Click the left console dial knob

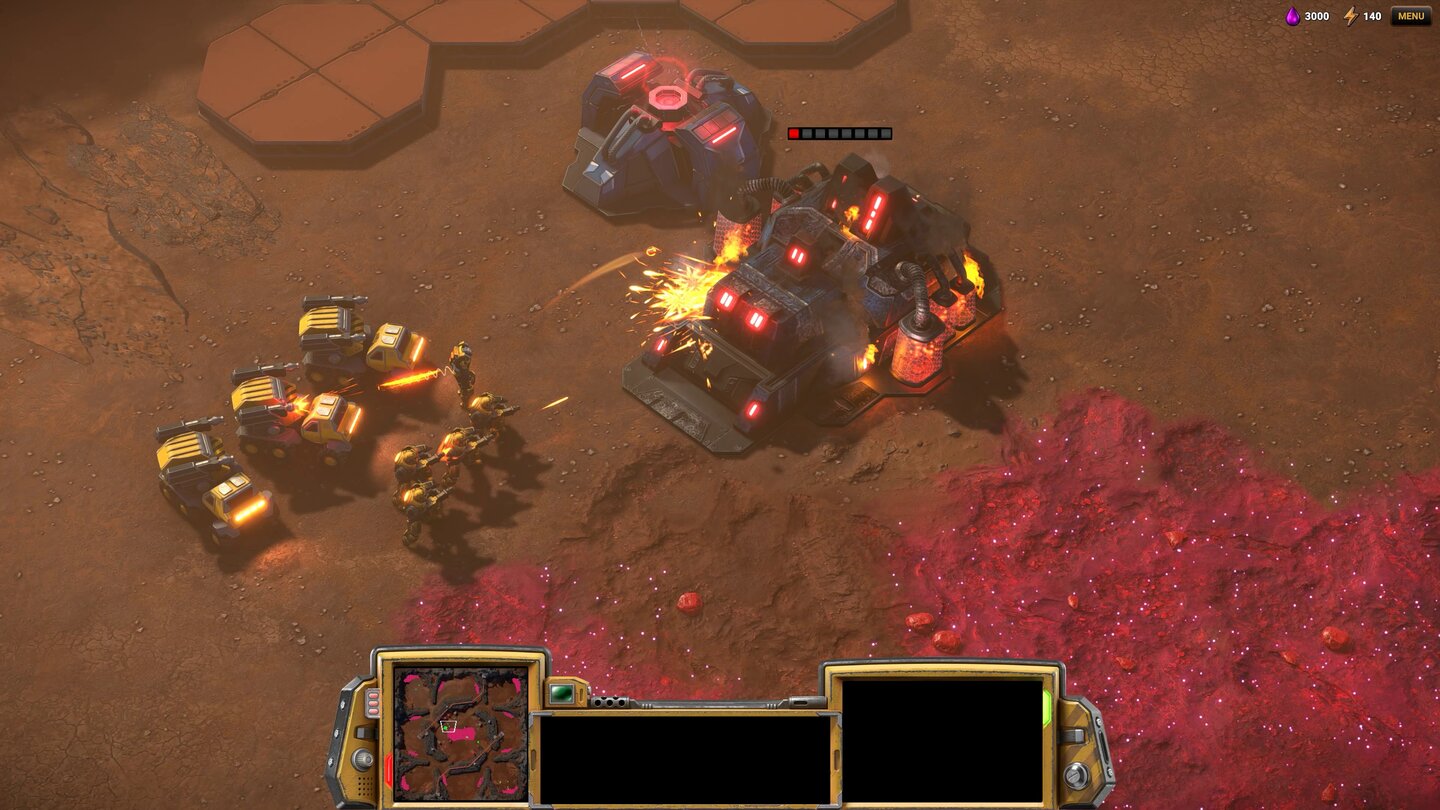tap(364, 757)
